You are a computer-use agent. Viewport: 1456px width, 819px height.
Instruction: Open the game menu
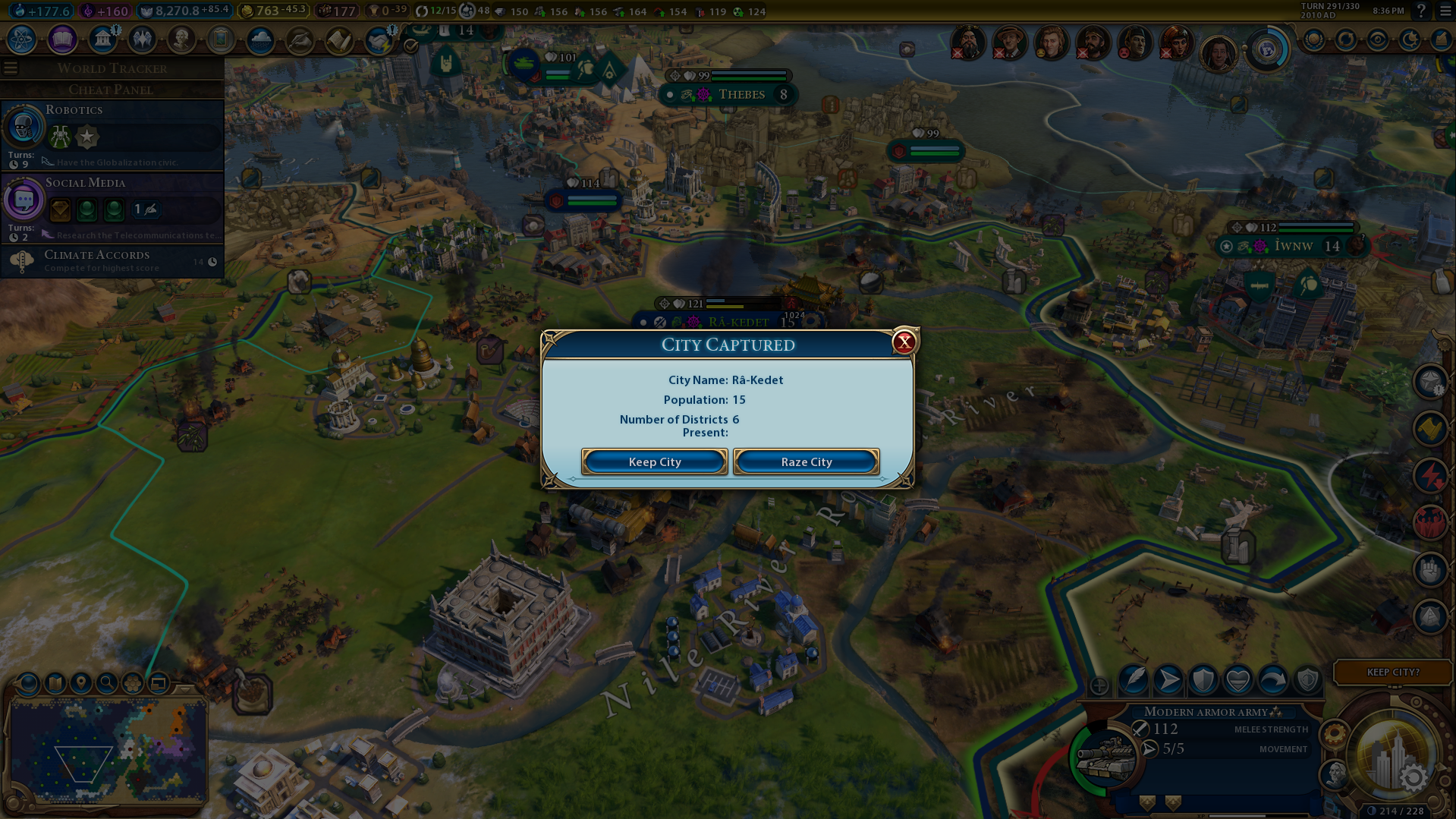click(1443, 12)
